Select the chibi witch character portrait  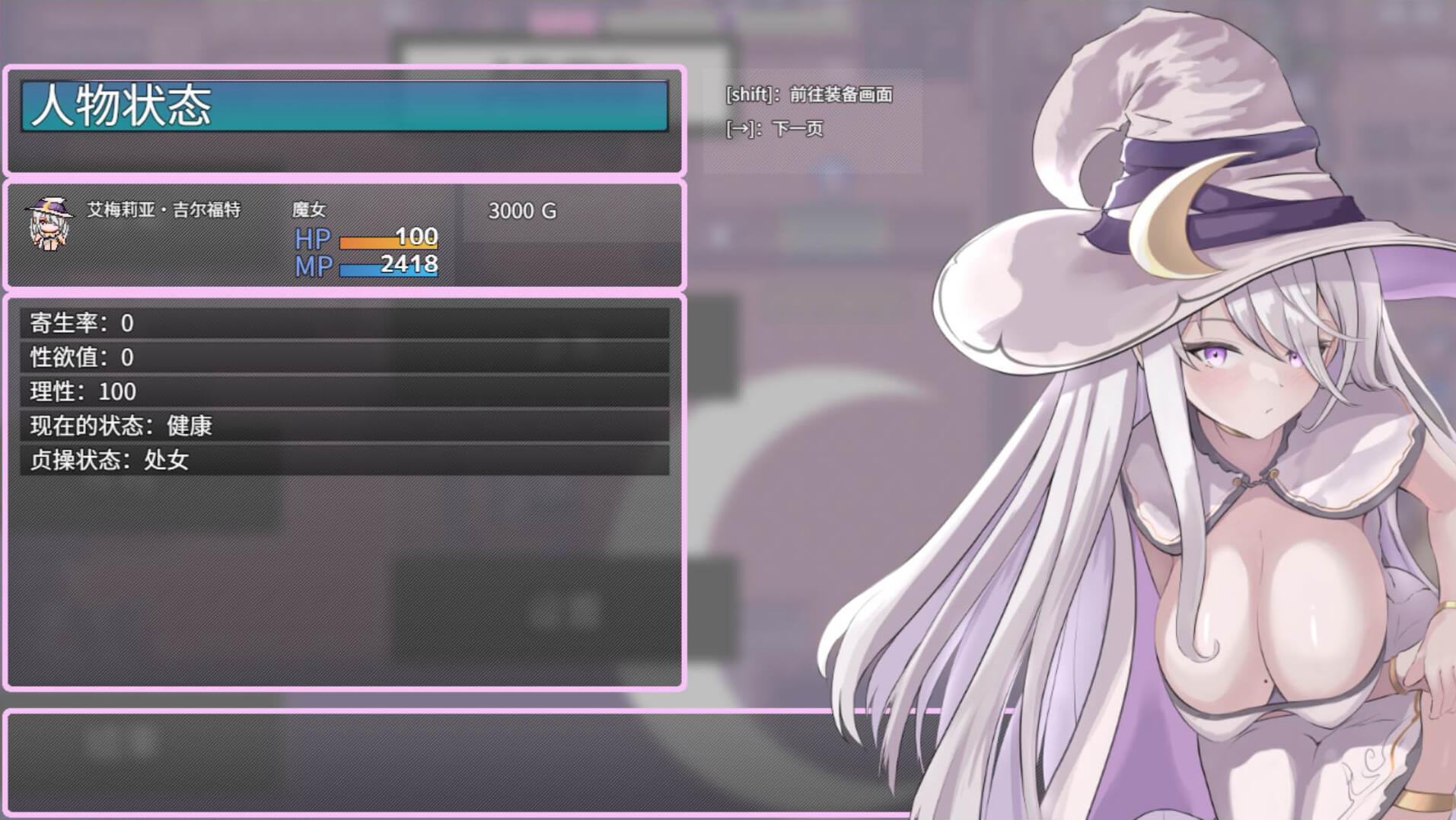(49, 223)
